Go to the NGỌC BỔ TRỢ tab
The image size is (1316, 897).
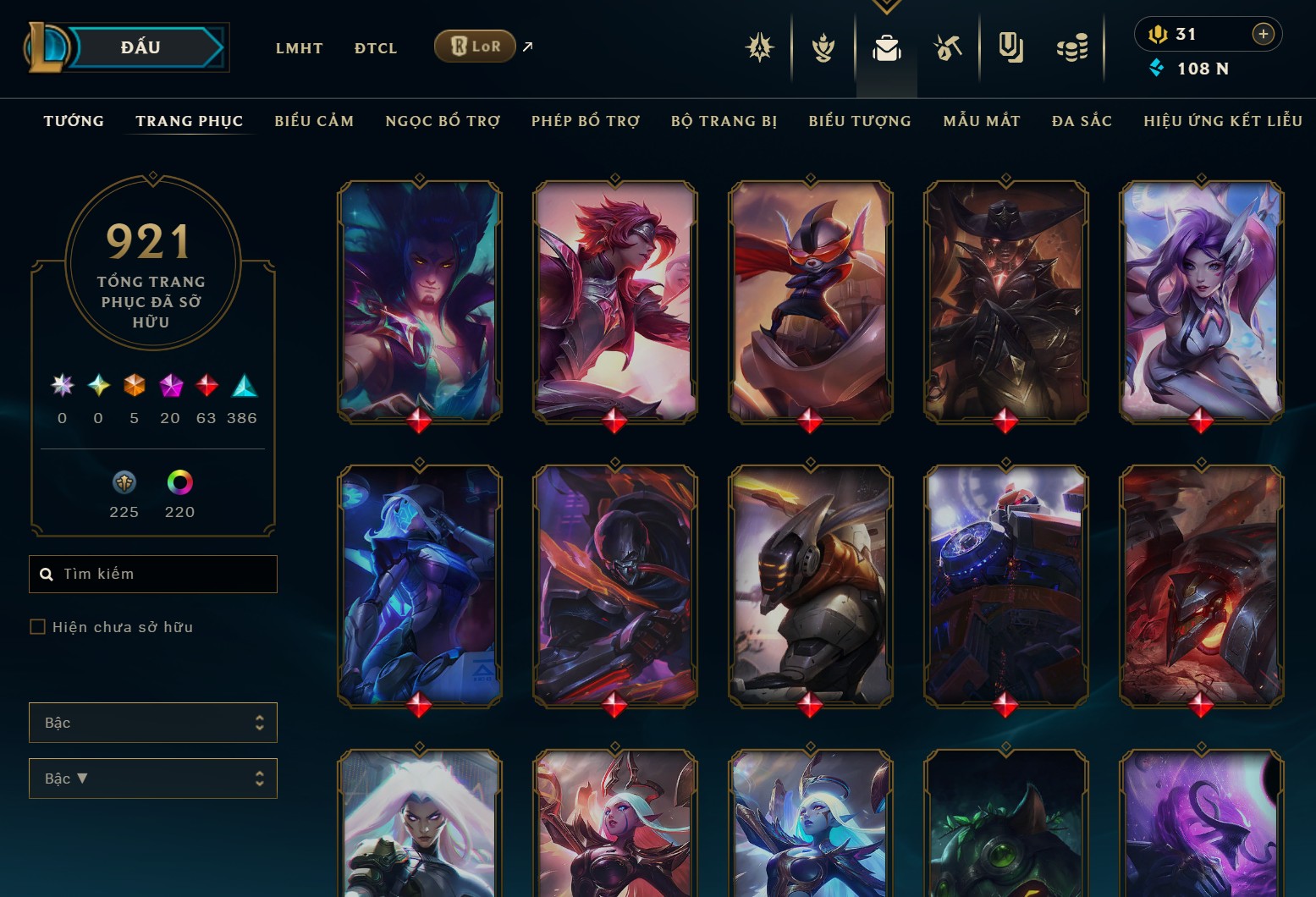(443, 121)
